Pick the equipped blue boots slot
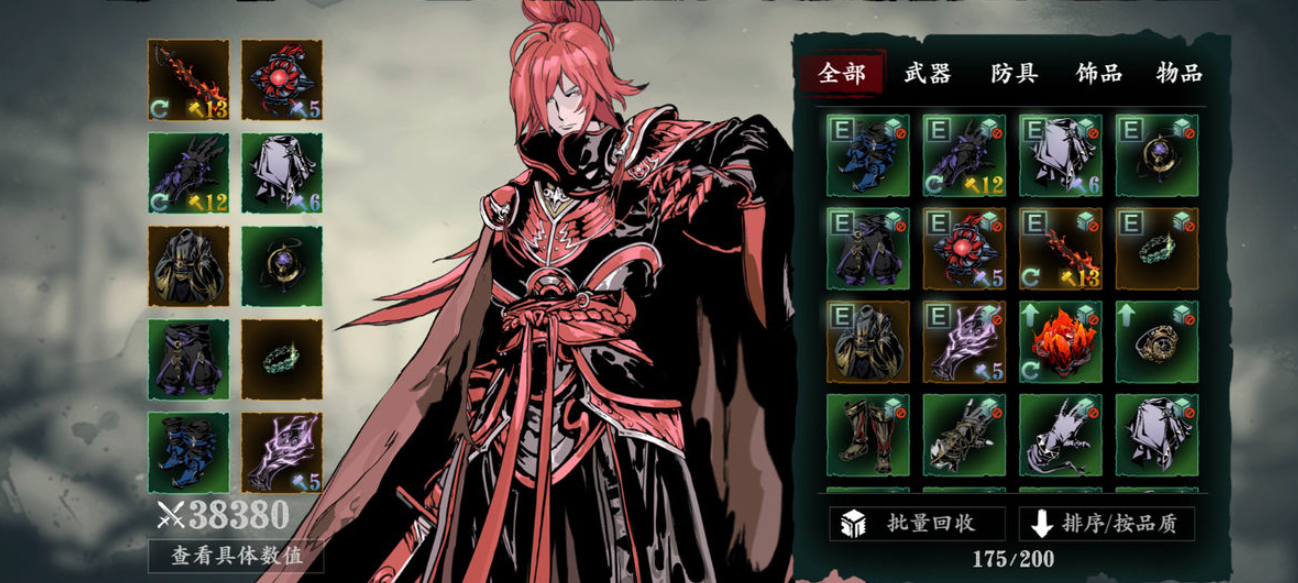Viewport: 1298px width, 583px height. coord(188,452)
